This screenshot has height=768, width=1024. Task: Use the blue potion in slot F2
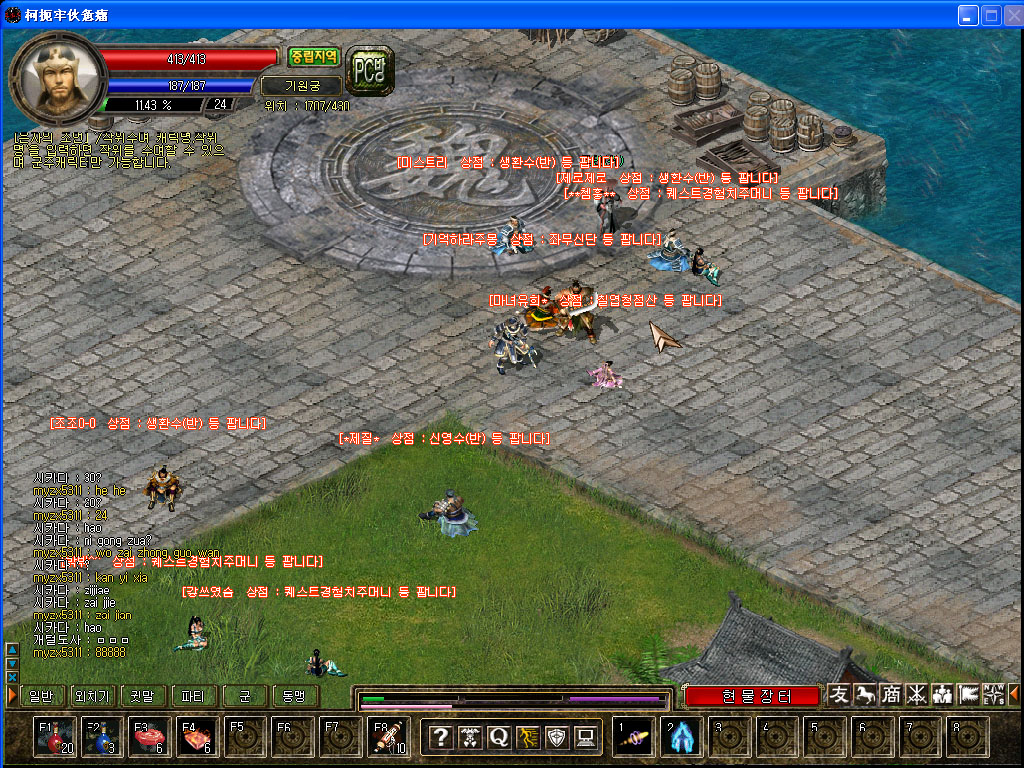tap(102, 738)
